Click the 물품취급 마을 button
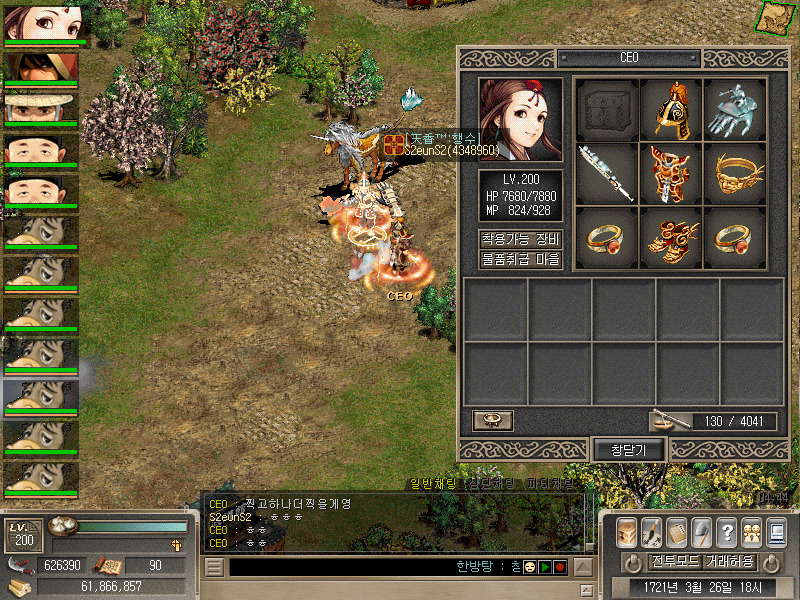 click(x=521, y=260)
